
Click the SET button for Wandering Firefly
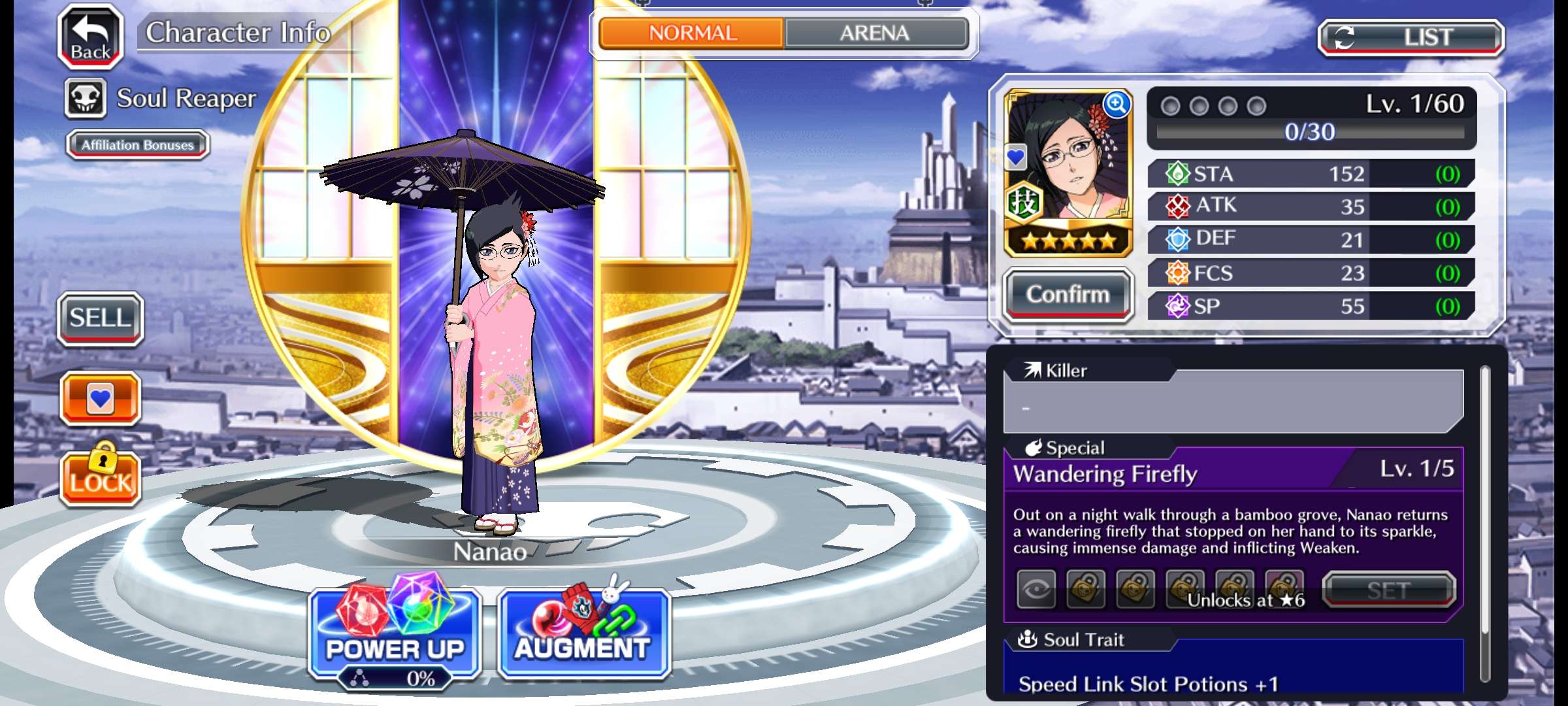(1388, 590)
